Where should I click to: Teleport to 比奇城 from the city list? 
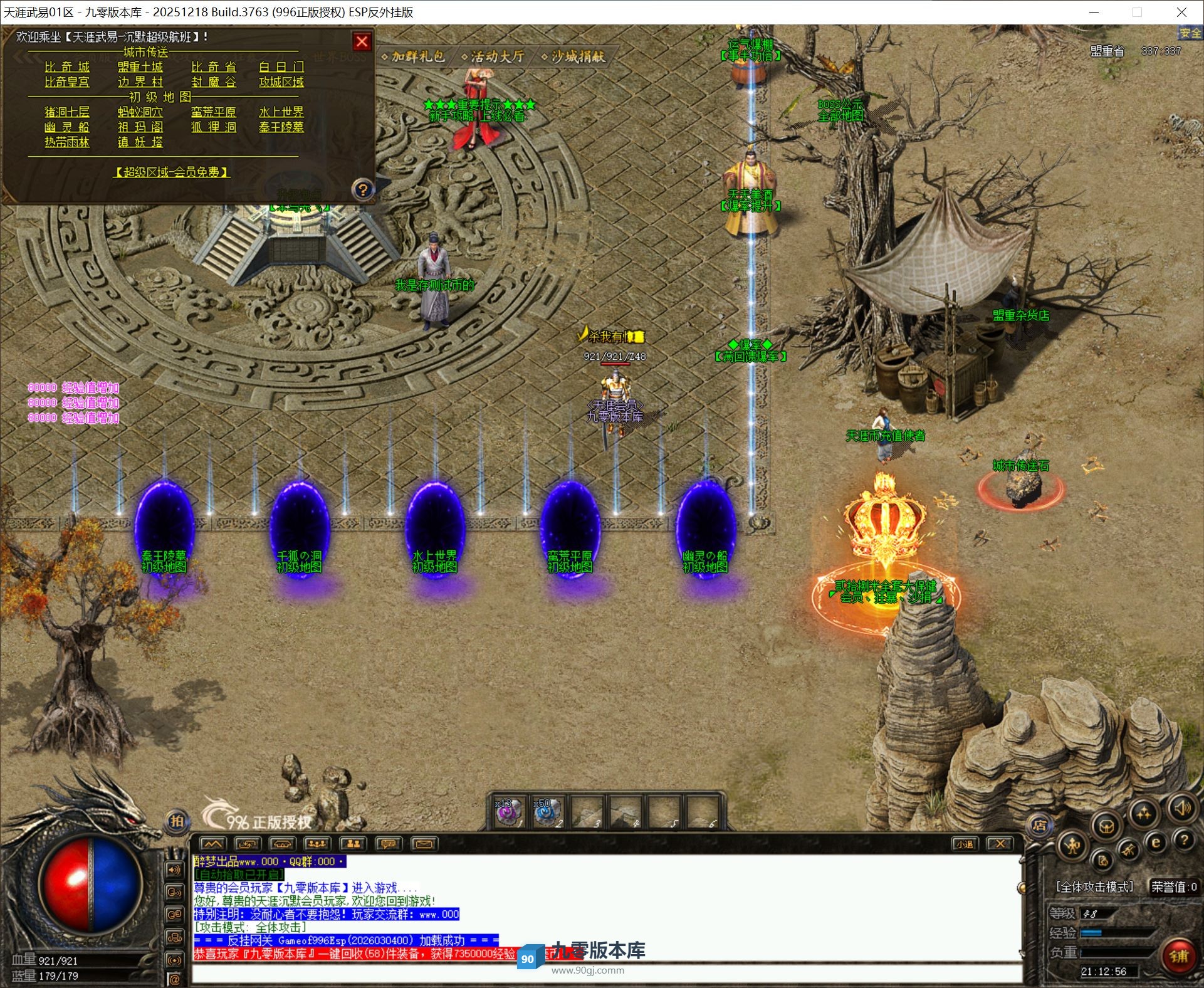coord(67,67)
